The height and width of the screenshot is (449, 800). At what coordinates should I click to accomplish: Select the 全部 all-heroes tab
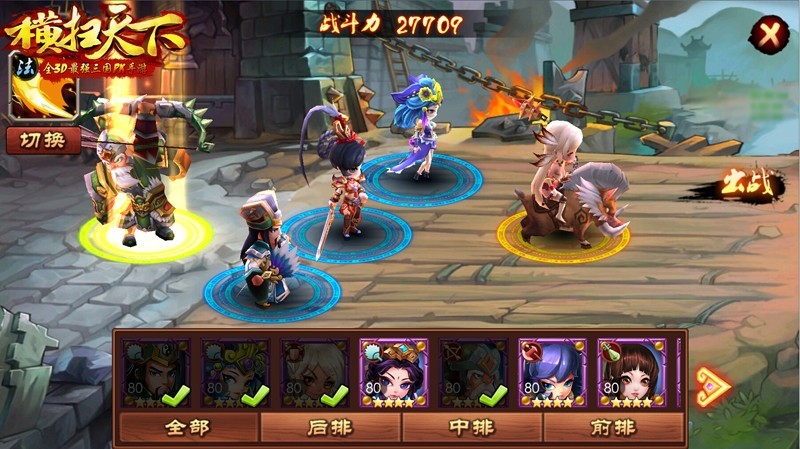(188, 427)
